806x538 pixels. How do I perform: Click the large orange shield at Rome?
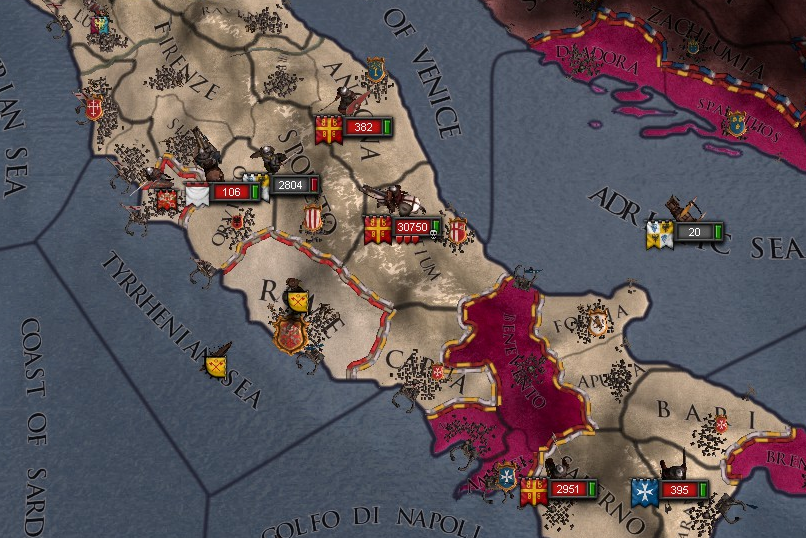291,333
